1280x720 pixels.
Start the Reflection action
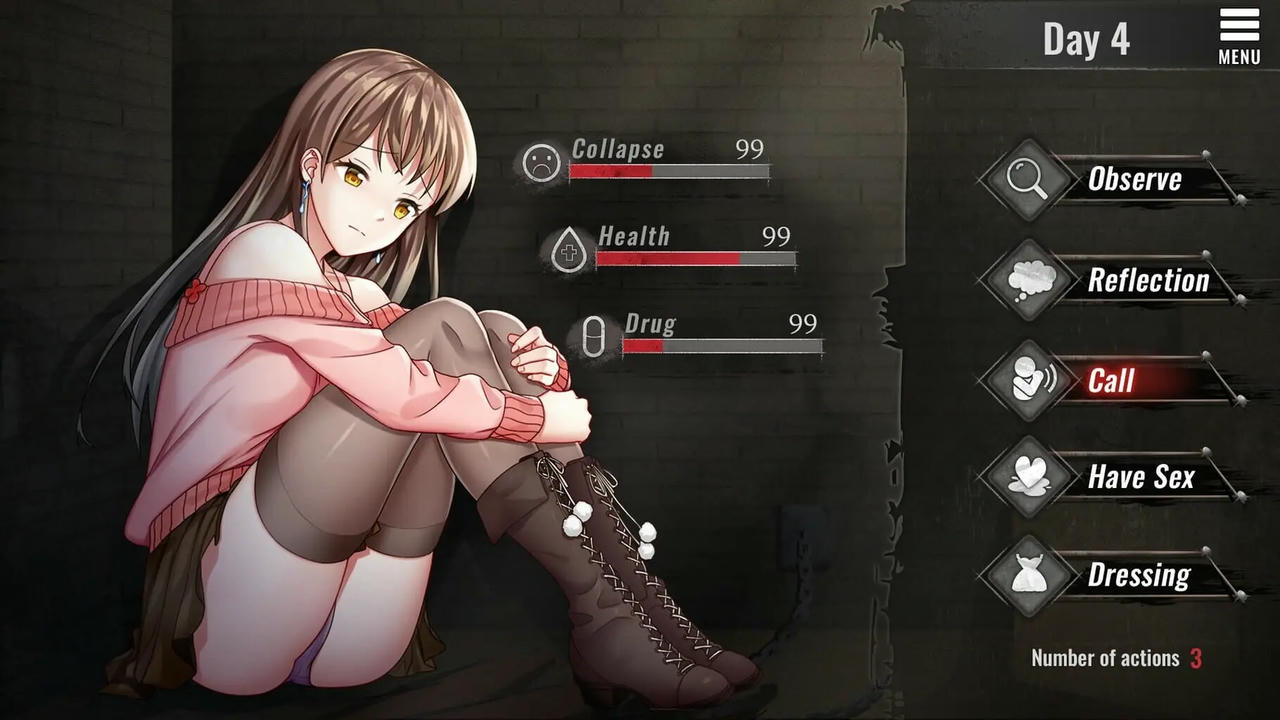pyautogui.click(x=1148, y=281)
